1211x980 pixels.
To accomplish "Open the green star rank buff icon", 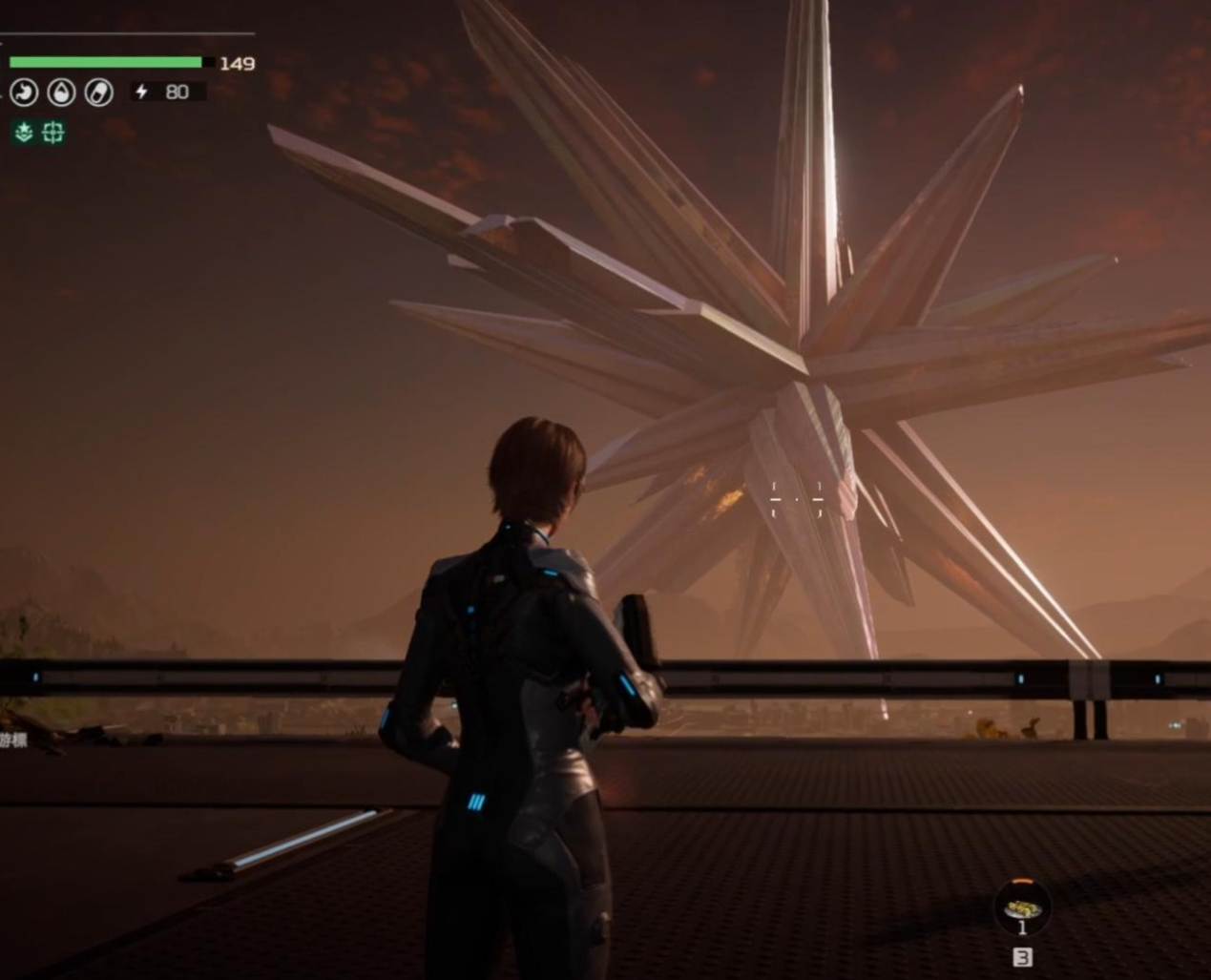I will [x=24, y=133].
